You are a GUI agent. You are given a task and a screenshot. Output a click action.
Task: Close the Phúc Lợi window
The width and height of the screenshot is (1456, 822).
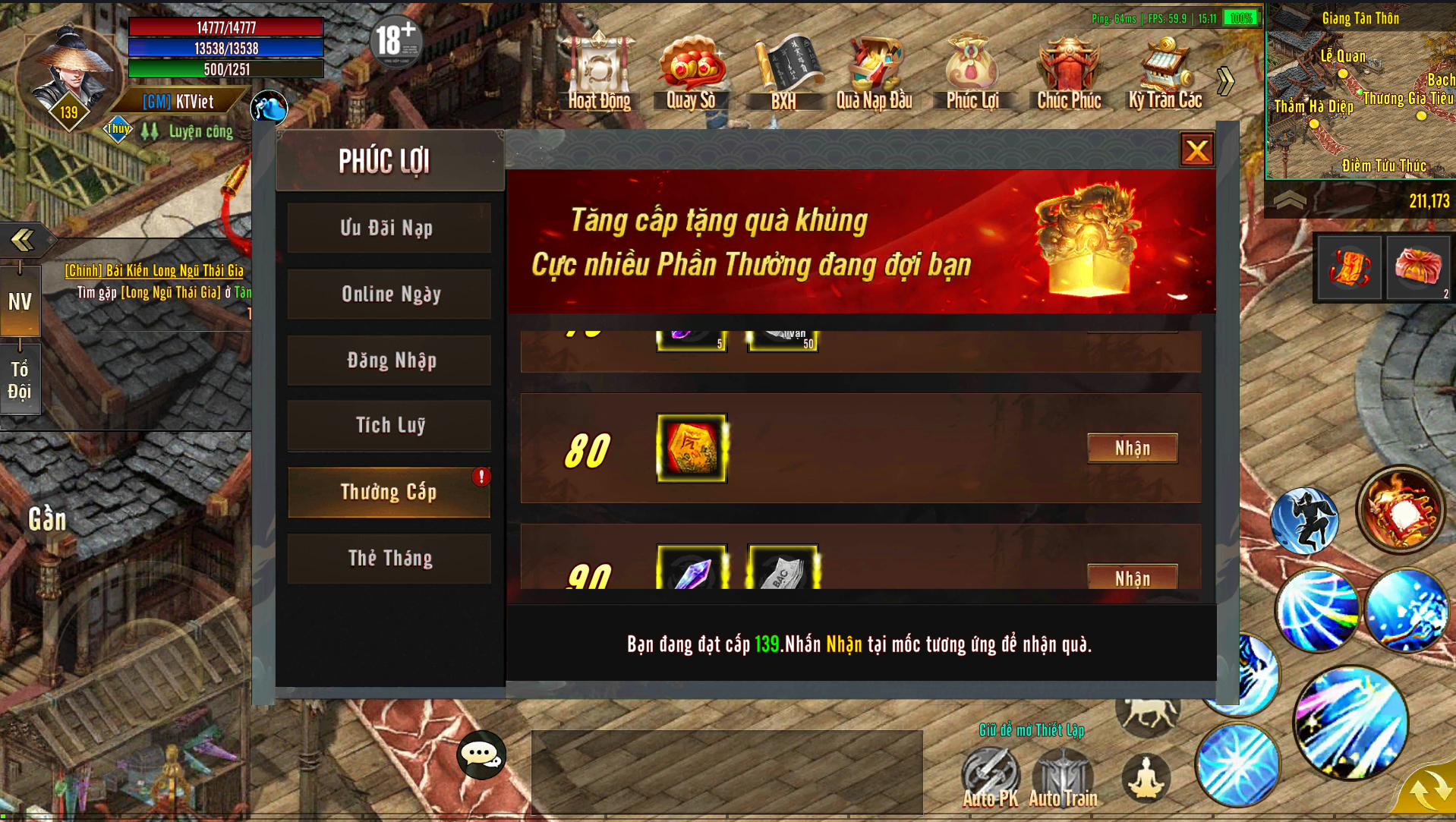click(1196, 150)
